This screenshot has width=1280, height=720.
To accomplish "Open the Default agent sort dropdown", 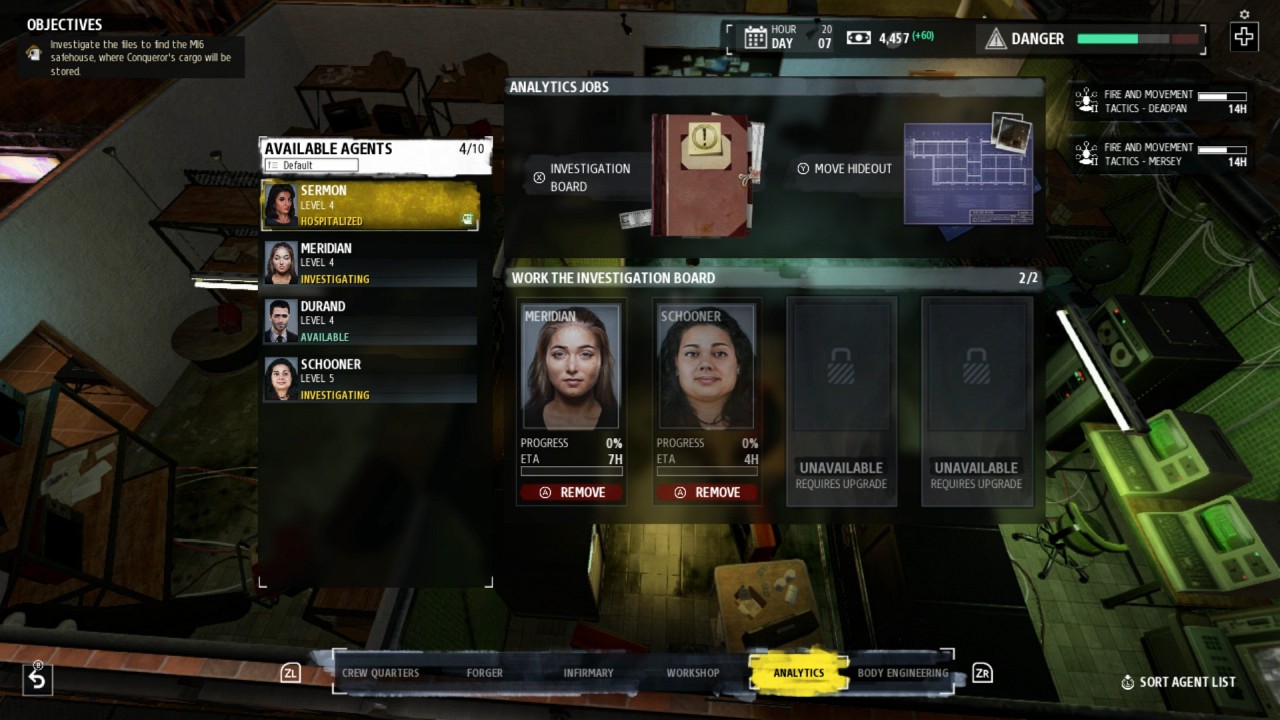I will (x=310, y=164).
